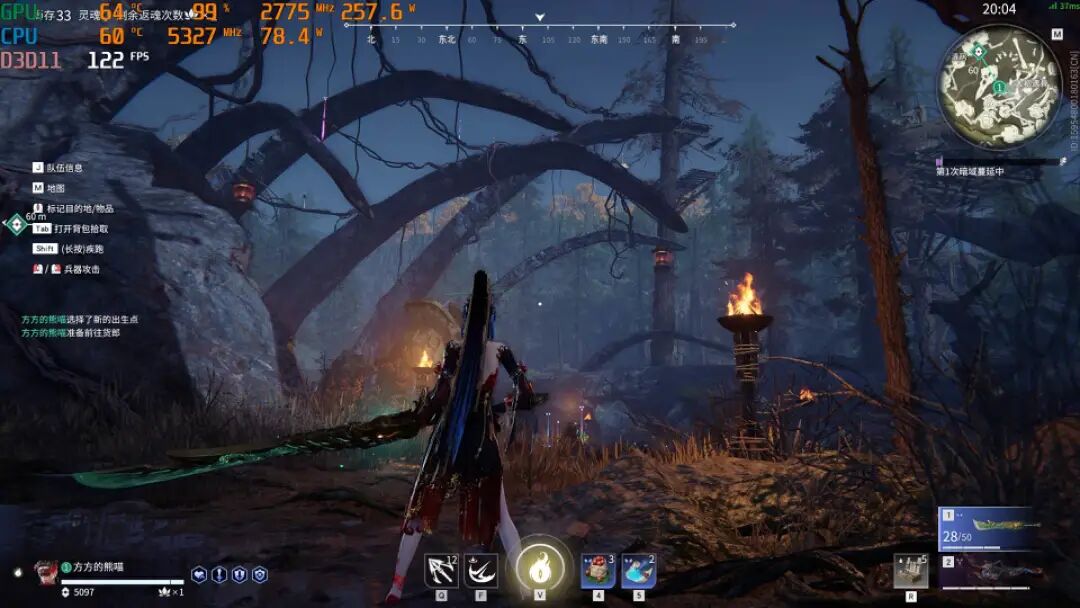Activate the grappling hook skill icon
This screenshot has width=1080, height=608.
pyautogui.click(x=441, y=570)
